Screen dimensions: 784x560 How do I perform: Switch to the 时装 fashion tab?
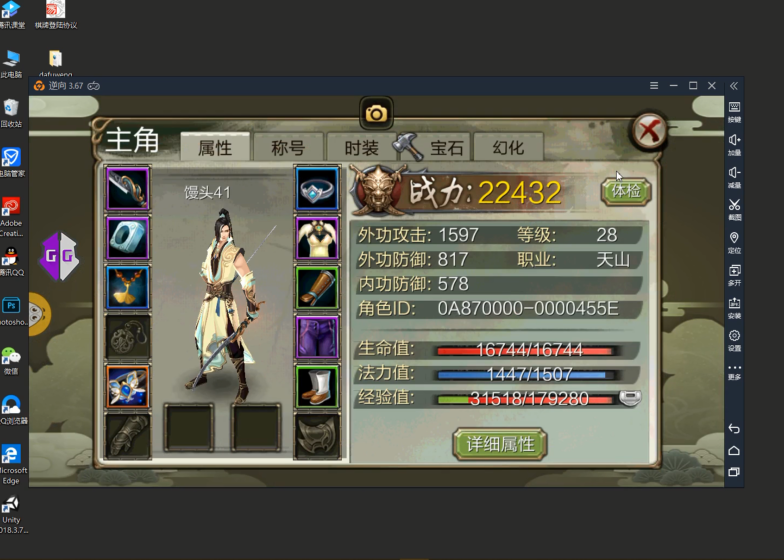click(x=361, y=147)
